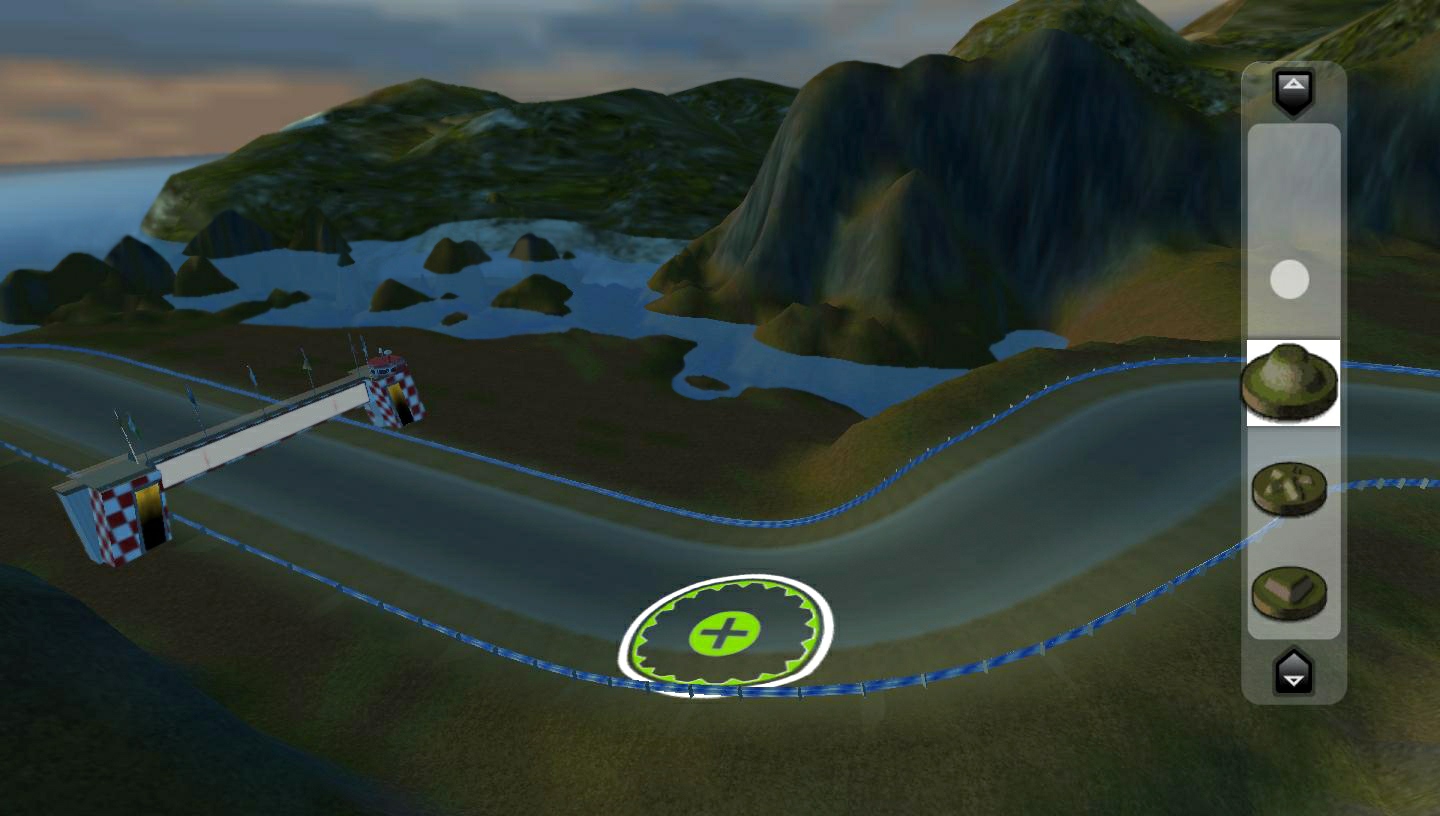Click the rooftop booth on the far gate pillar
Image resolution: width=1440 pixels, height=816 pixels.
point(385,365)
